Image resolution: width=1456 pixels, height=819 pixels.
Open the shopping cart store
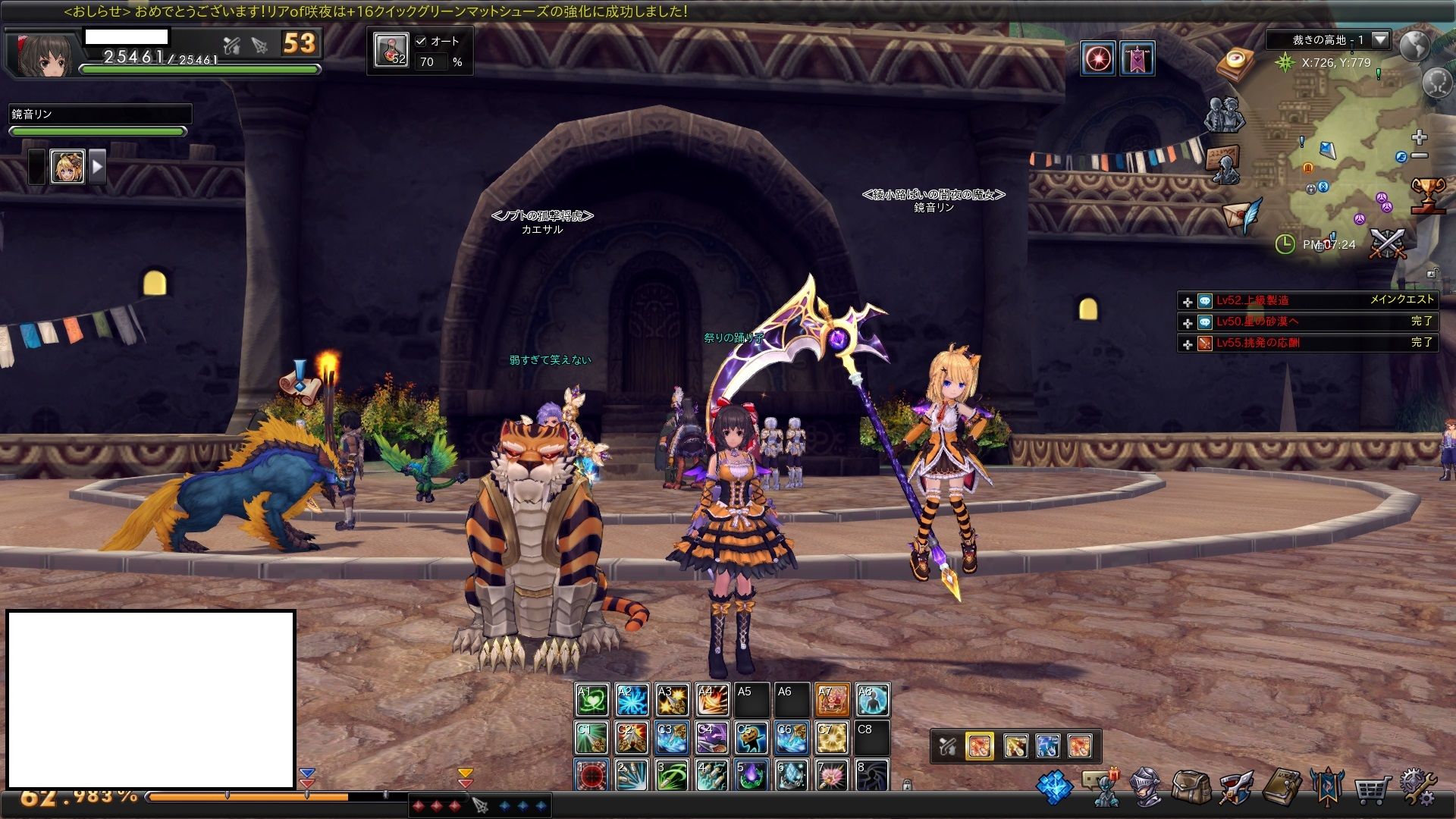[x=1373, y=789]
